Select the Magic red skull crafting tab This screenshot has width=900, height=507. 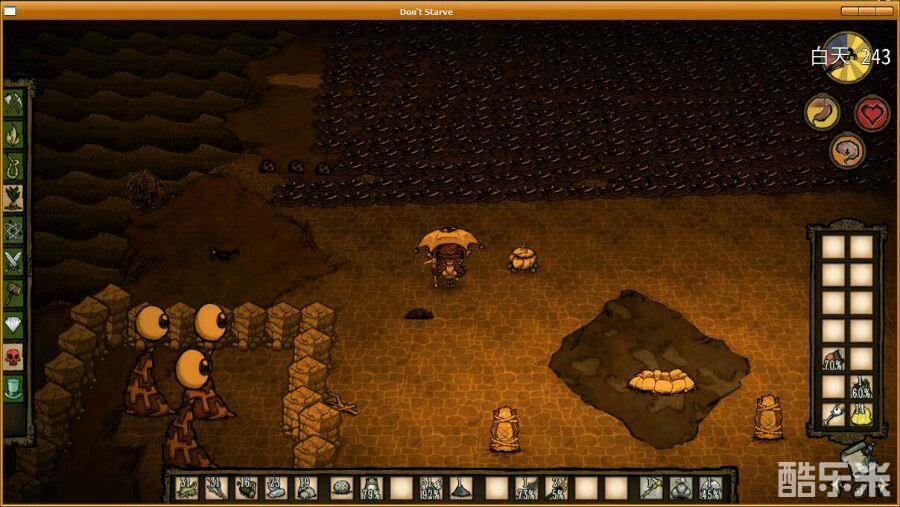(14, 356)
